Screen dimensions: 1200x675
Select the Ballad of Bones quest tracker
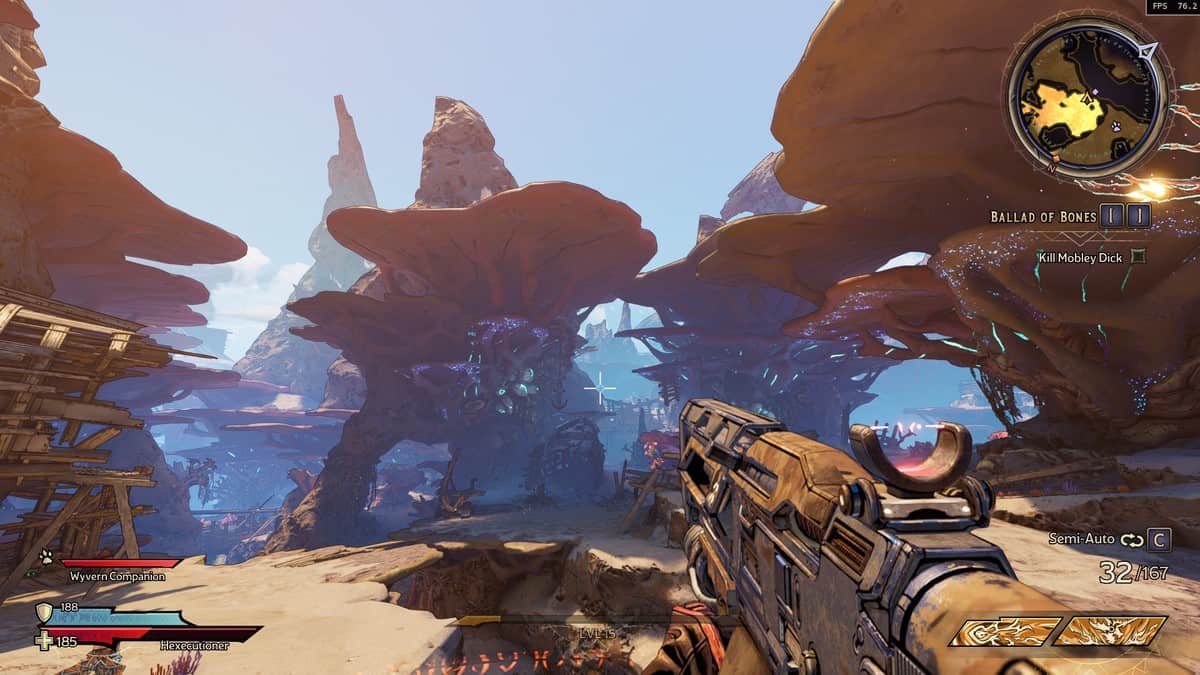pyautogui.click(x=1044, y=217)
